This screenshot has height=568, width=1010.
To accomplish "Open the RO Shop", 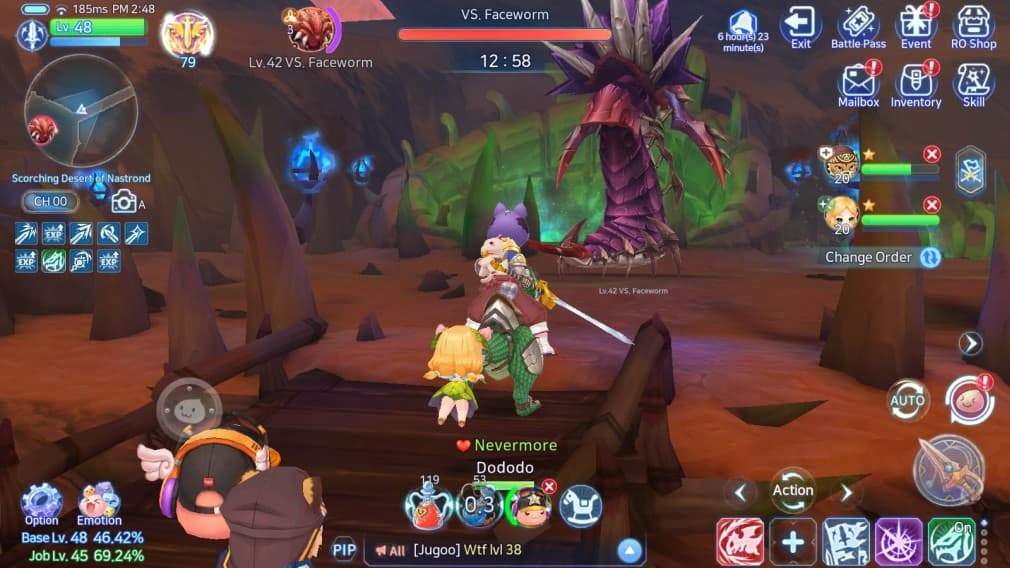I will coord(974,26).
